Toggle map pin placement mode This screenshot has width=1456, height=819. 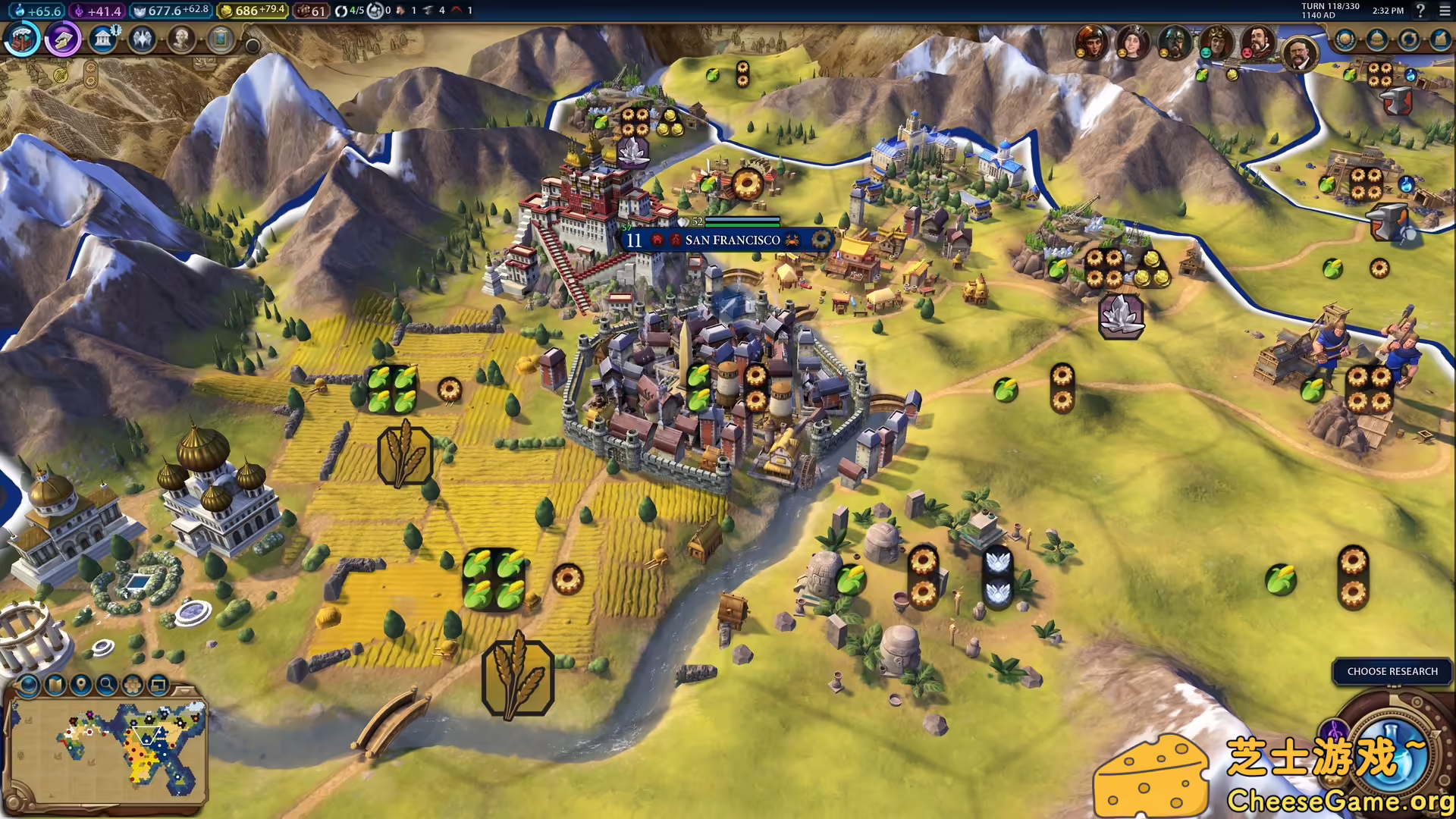tap(80, 685)
